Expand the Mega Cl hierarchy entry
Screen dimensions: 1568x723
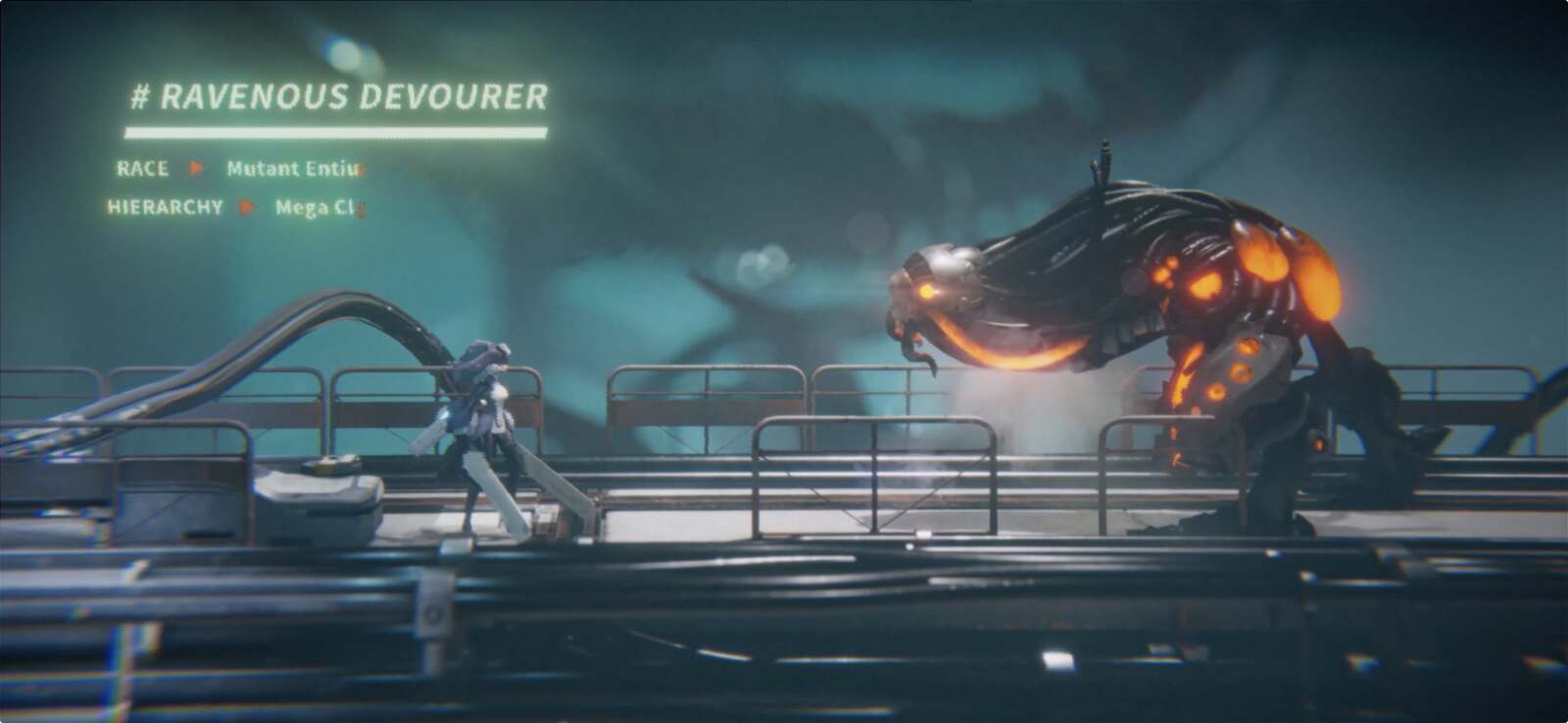[314, 208]
